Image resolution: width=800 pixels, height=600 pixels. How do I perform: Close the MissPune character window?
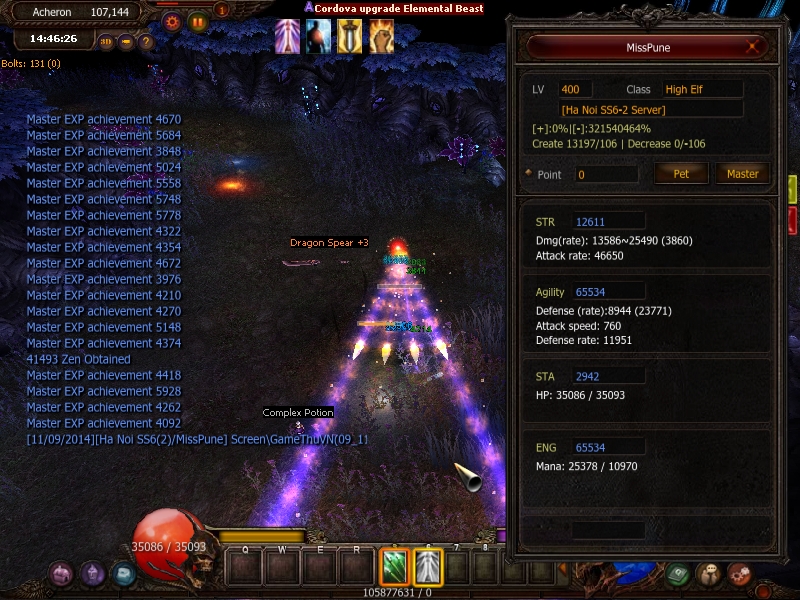point(753,46)
